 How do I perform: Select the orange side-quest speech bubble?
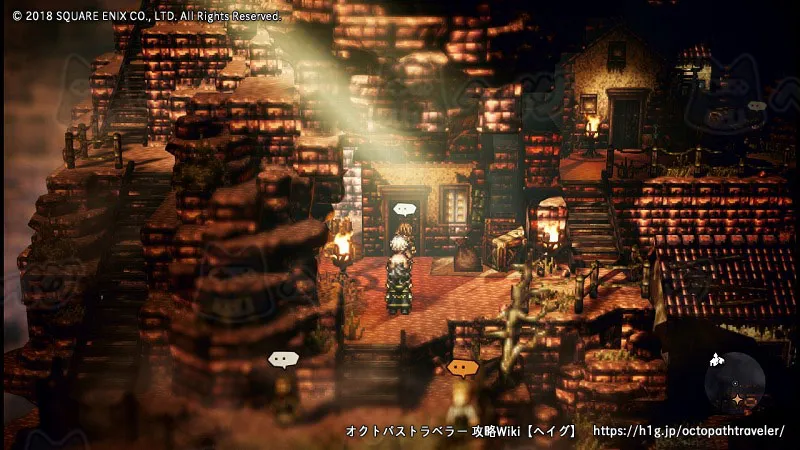tap(461, 368)
